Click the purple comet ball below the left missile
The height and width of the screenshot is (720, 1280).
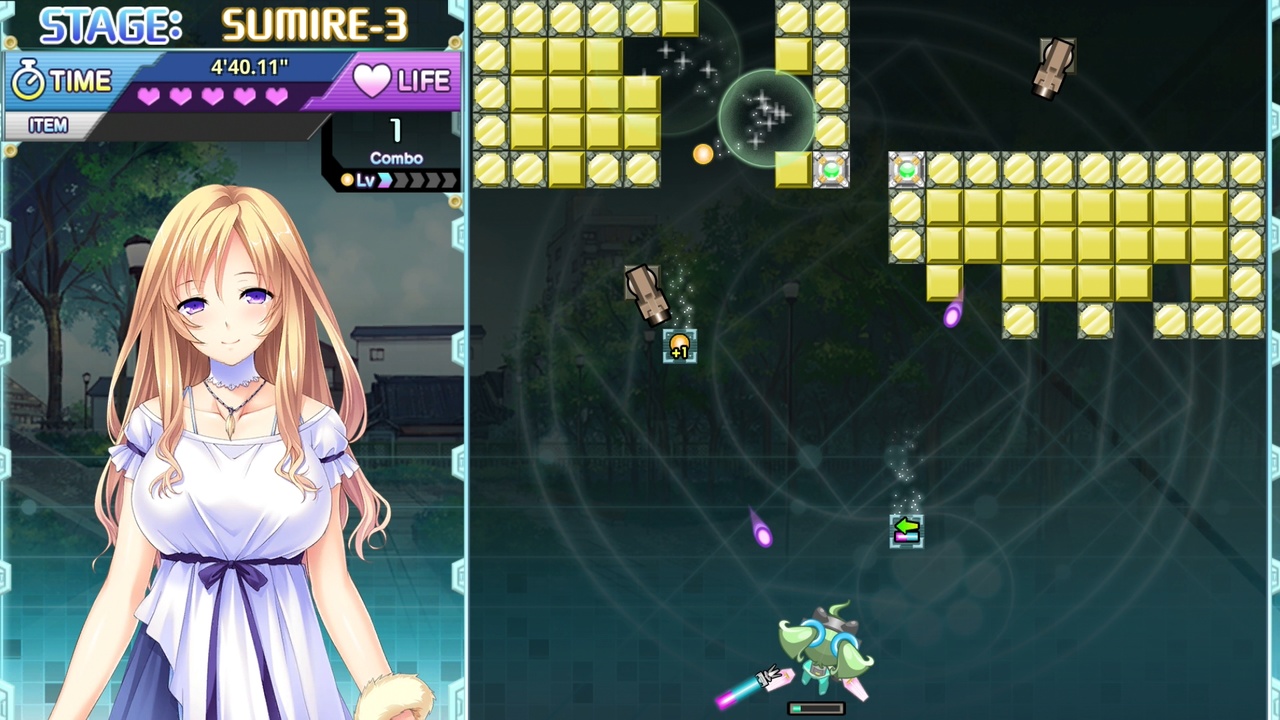[765, 536]
